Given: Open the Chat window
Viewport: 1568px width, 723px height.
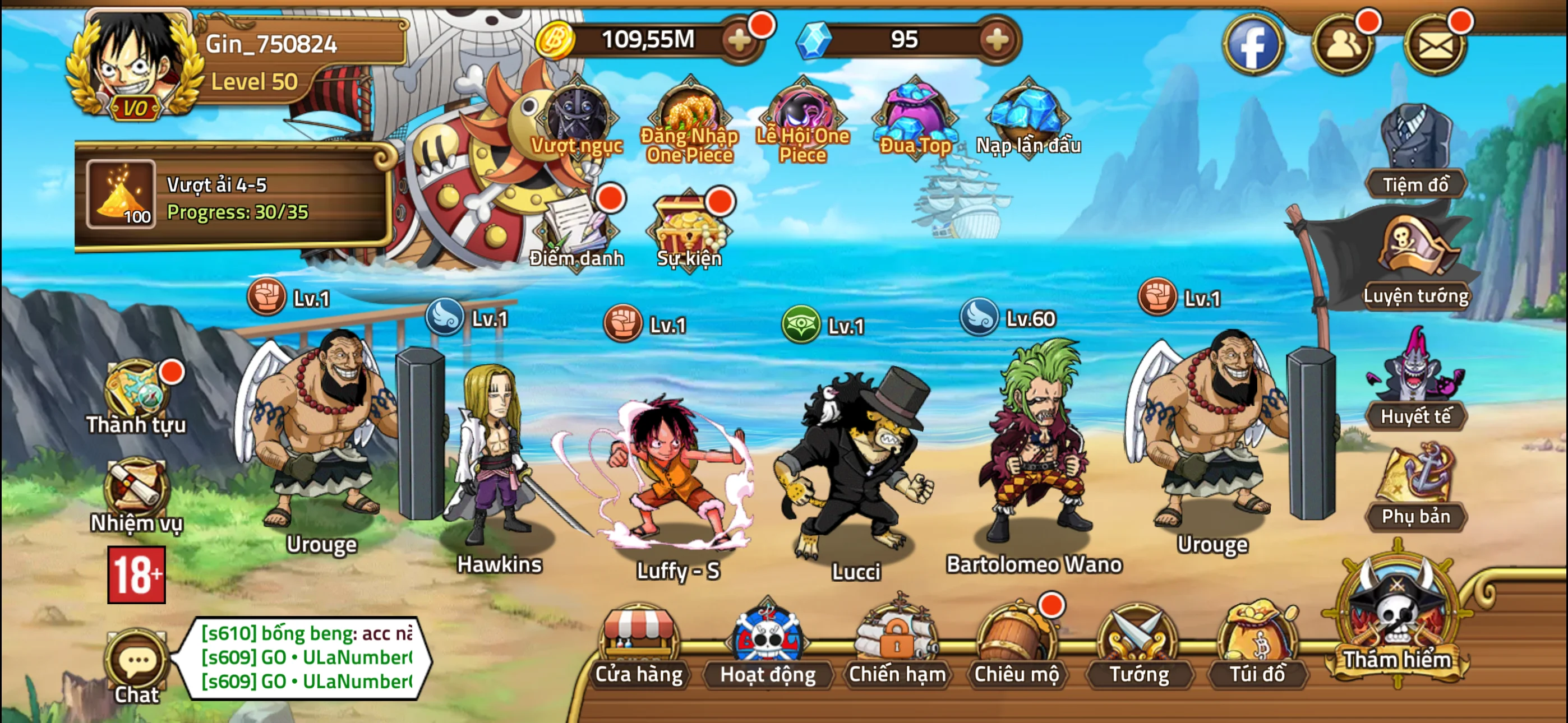Looking at the screenshot, I should 135,664.
